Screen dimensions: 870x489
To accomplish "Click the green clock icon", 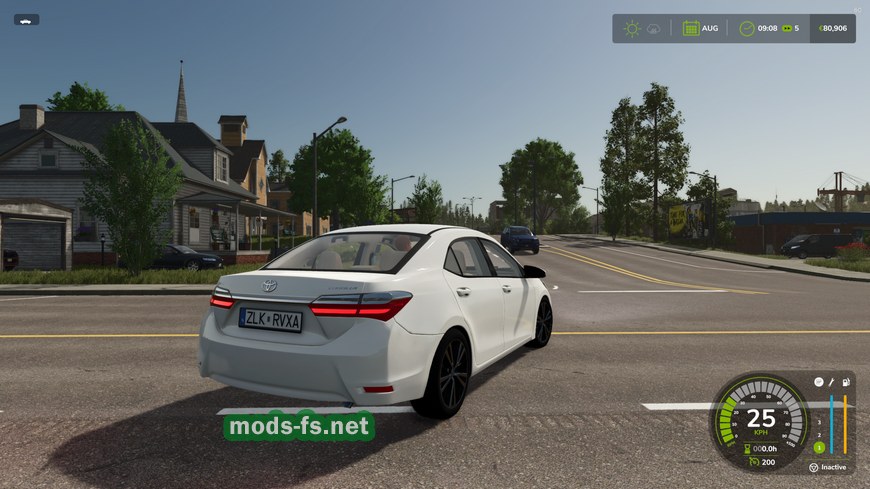I will pyautogui.click(x=747, y=28).
